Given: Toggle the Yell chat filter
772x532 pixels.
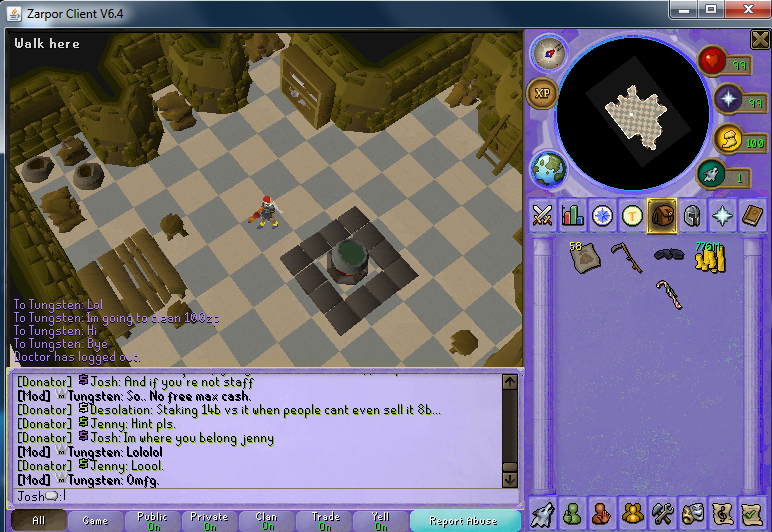Looking at the screenshot, I should (x=381, y=521).
